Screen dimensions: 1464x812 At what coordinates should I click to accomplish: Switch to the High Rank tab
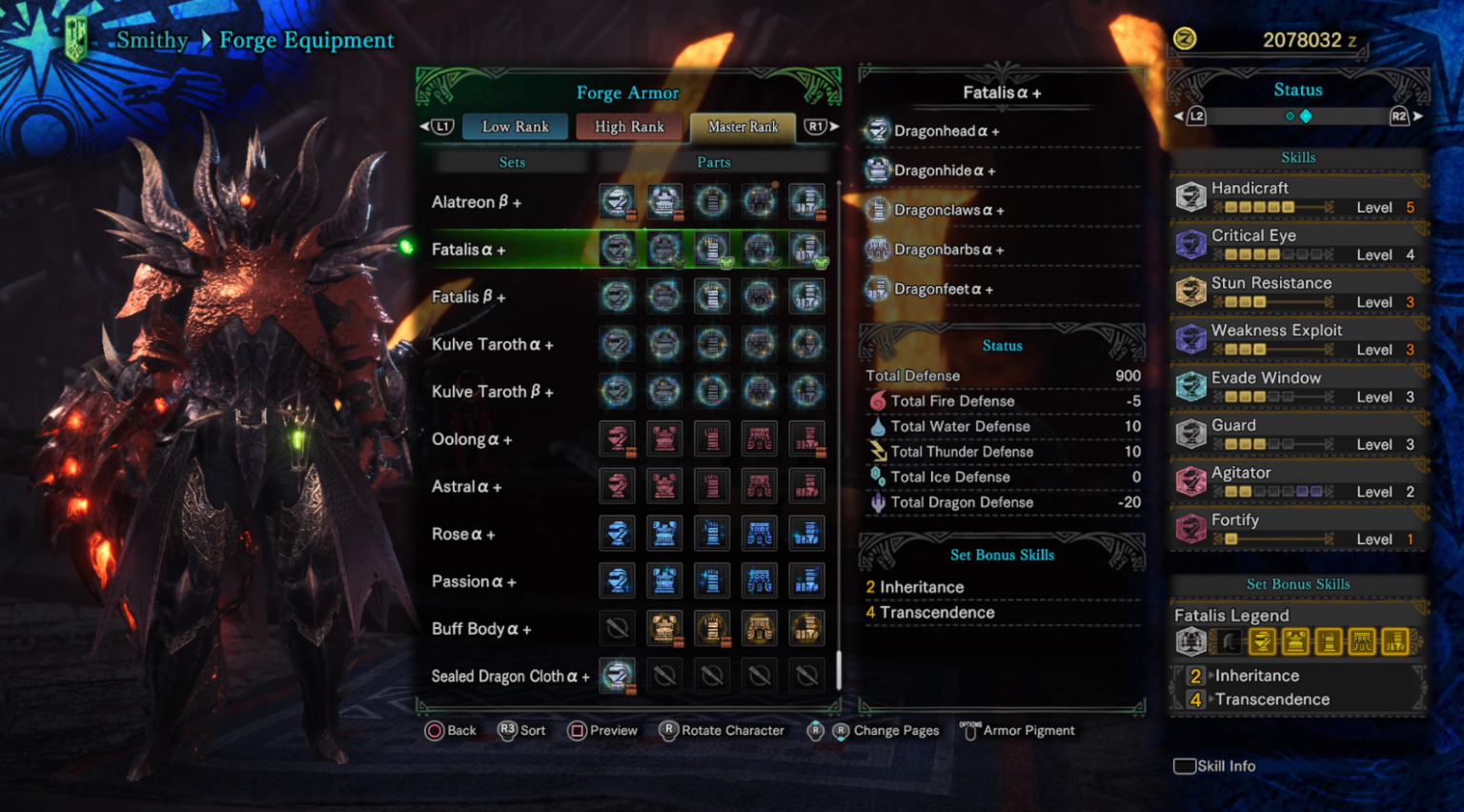pos(628,126)
